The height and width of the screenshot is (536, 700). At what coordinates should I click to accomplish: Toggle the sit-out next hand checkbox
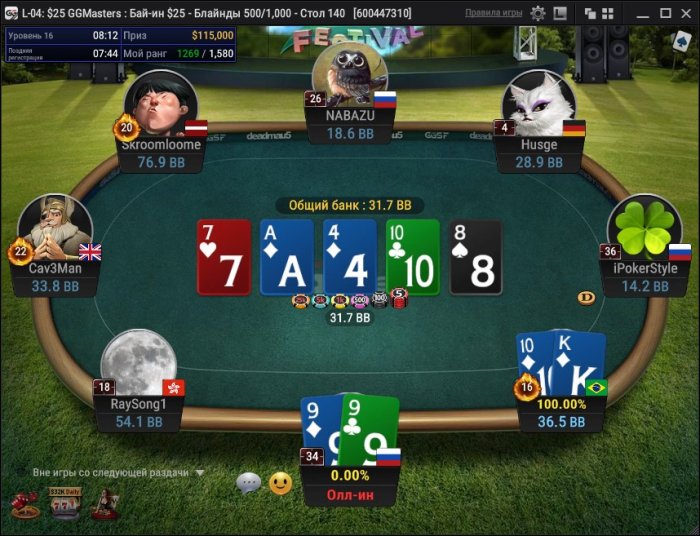tap(22, 472)
